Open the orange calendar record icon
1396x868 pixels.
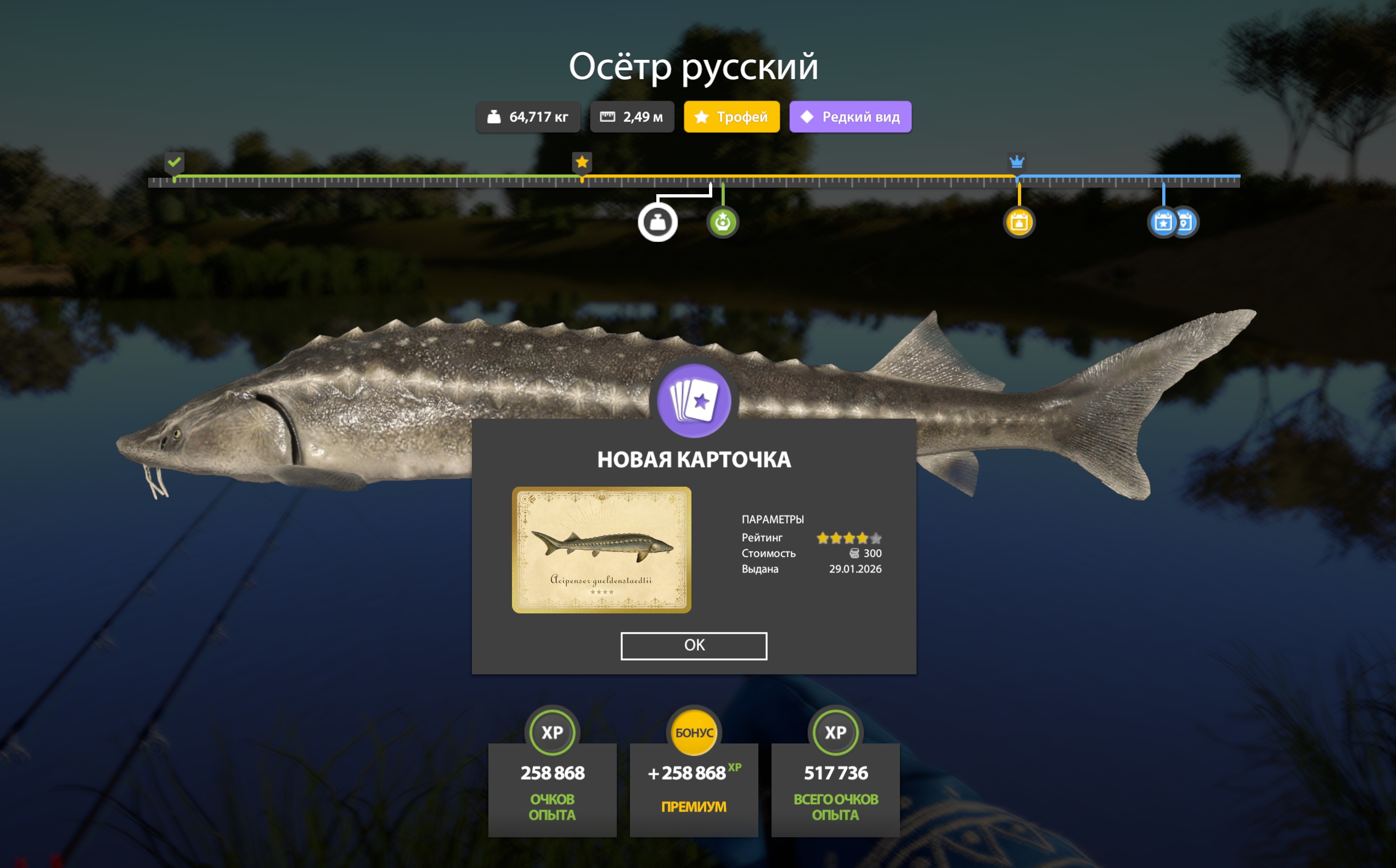click(1020, 223)
